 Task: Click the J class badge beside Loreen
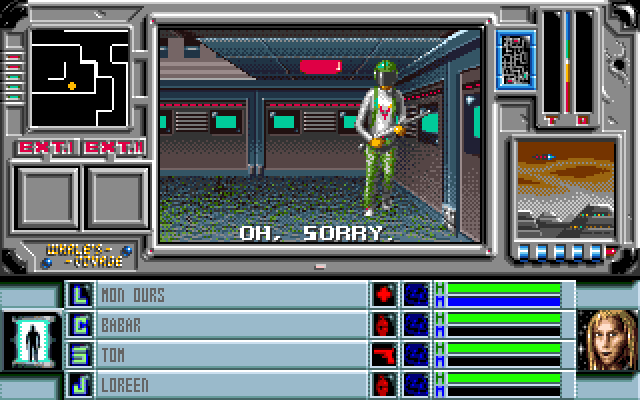click(79, 383)
